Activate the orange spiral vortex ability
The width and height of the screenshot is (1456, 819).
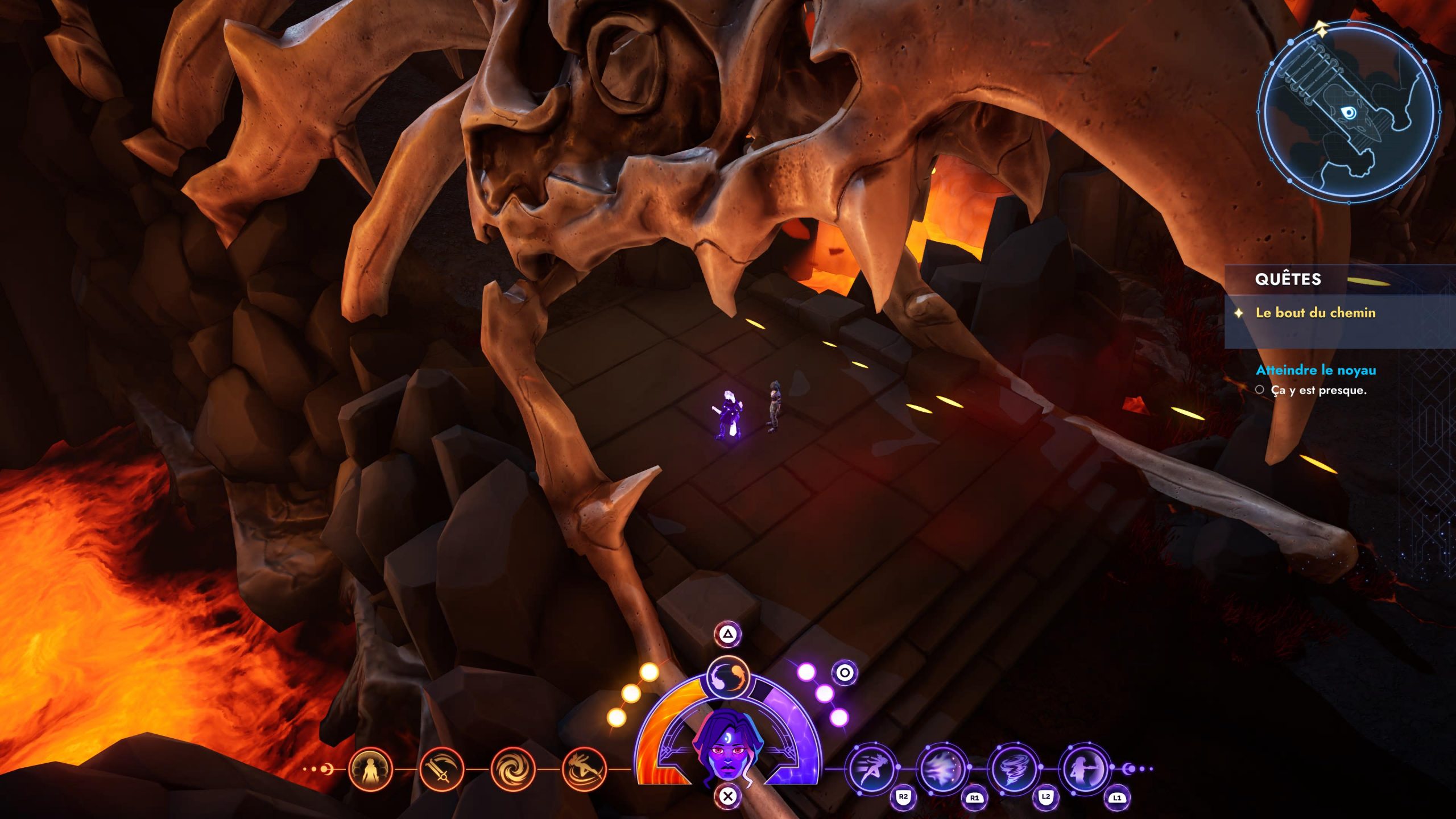tap(512, 770)
